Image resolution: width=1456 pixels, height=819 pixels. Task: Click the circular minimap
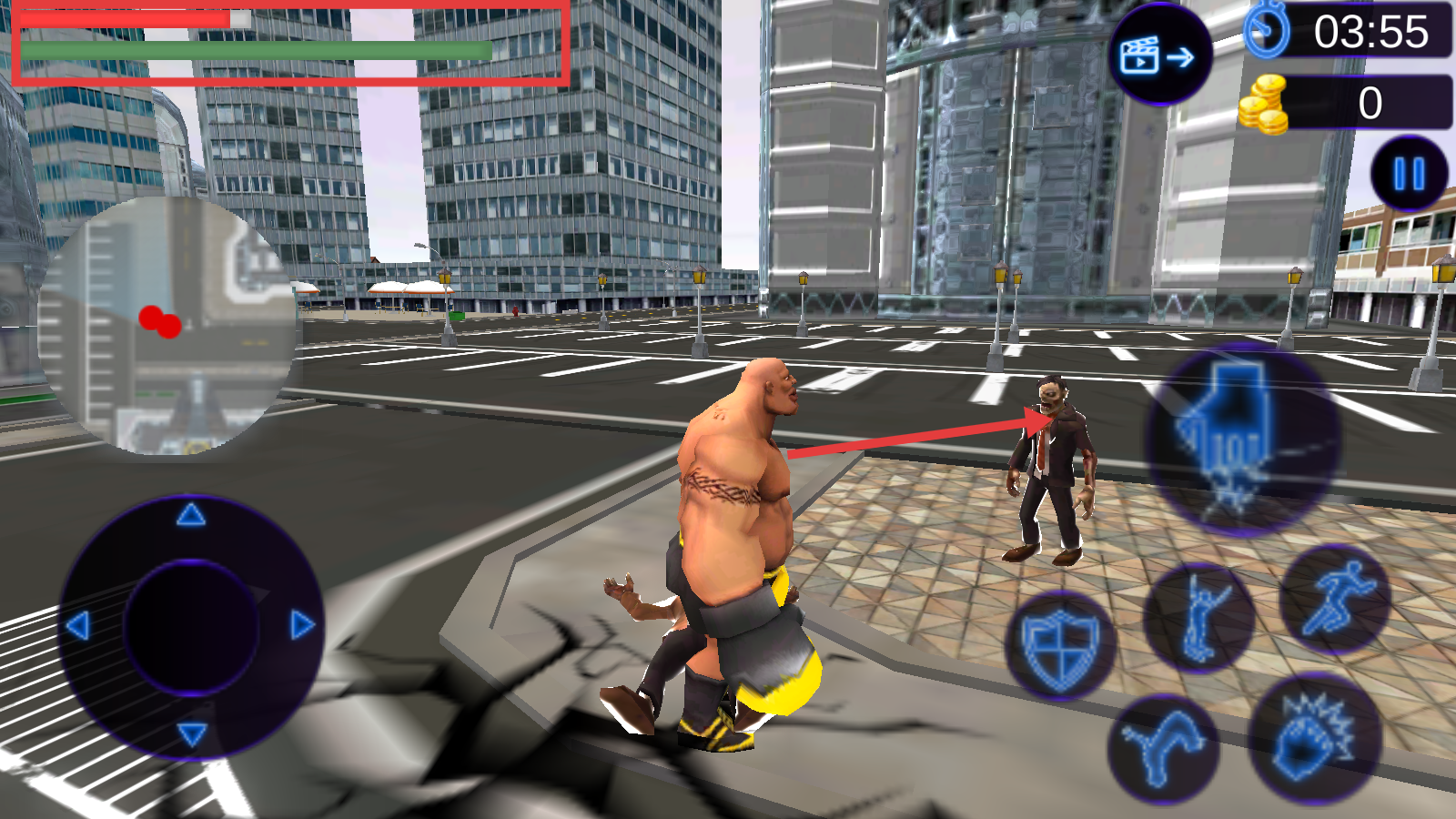coord(169,325)
